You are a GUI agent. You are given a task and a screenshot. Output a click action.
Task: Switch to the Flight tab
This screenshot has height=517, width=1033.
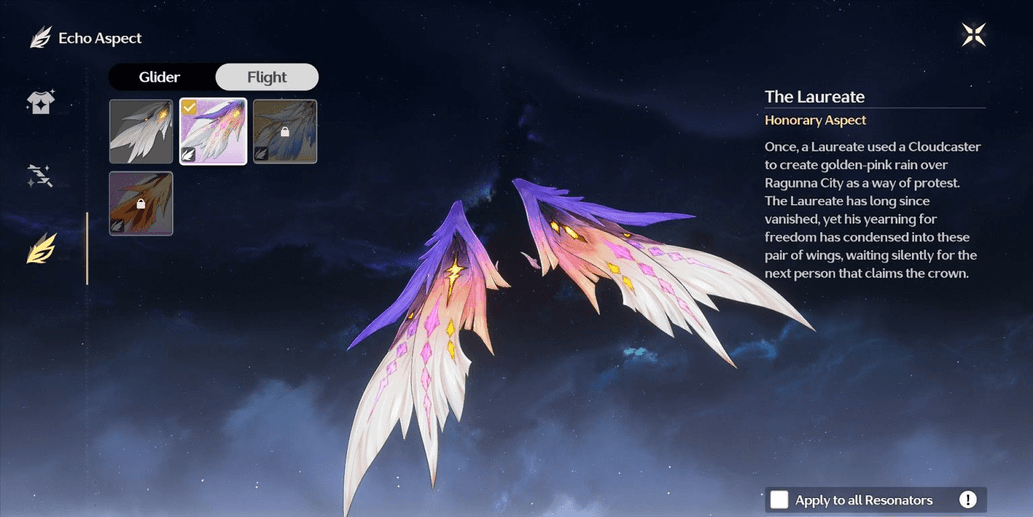[267, 77]
